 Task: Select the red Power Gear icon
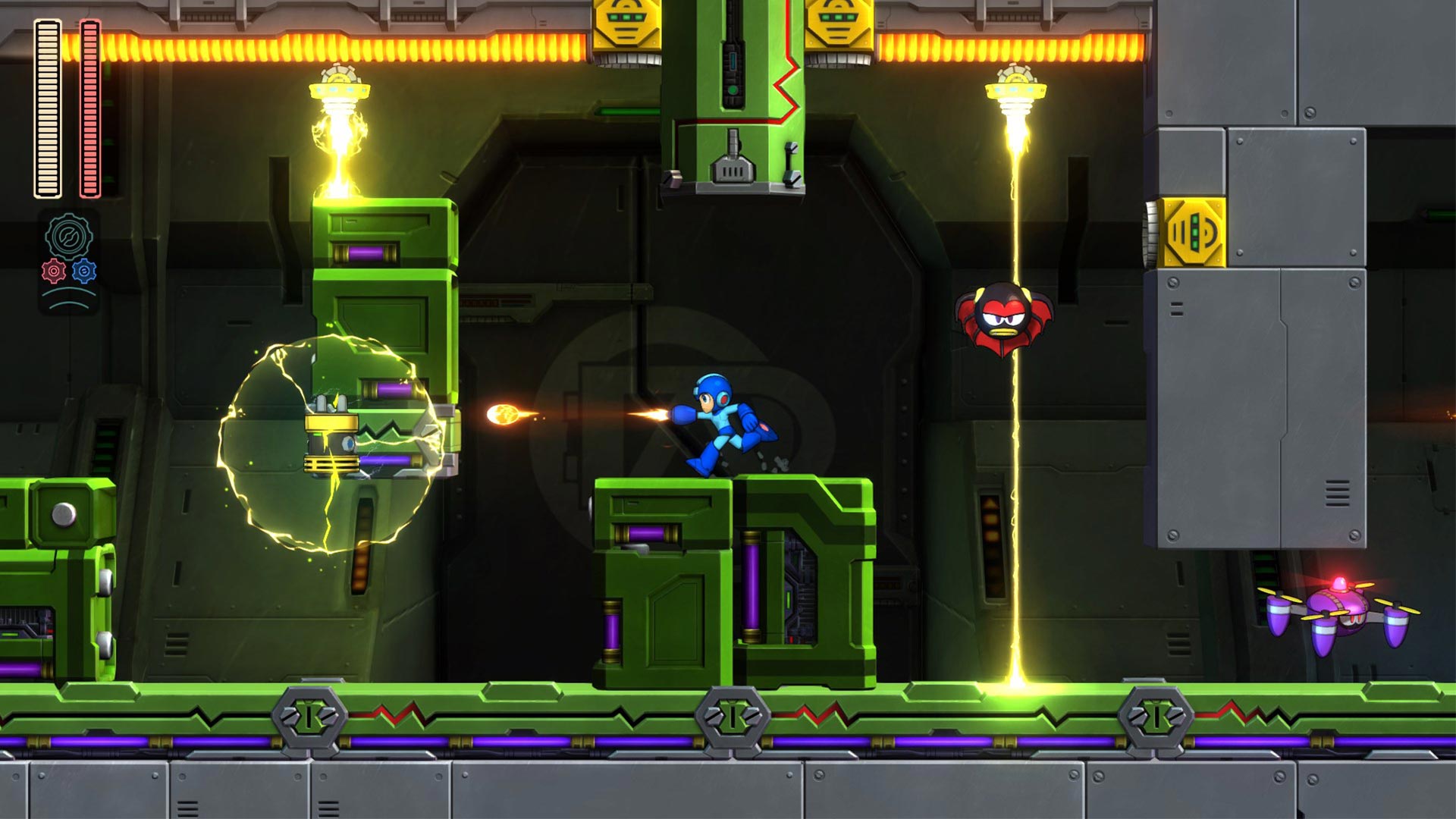pos(54,271)
